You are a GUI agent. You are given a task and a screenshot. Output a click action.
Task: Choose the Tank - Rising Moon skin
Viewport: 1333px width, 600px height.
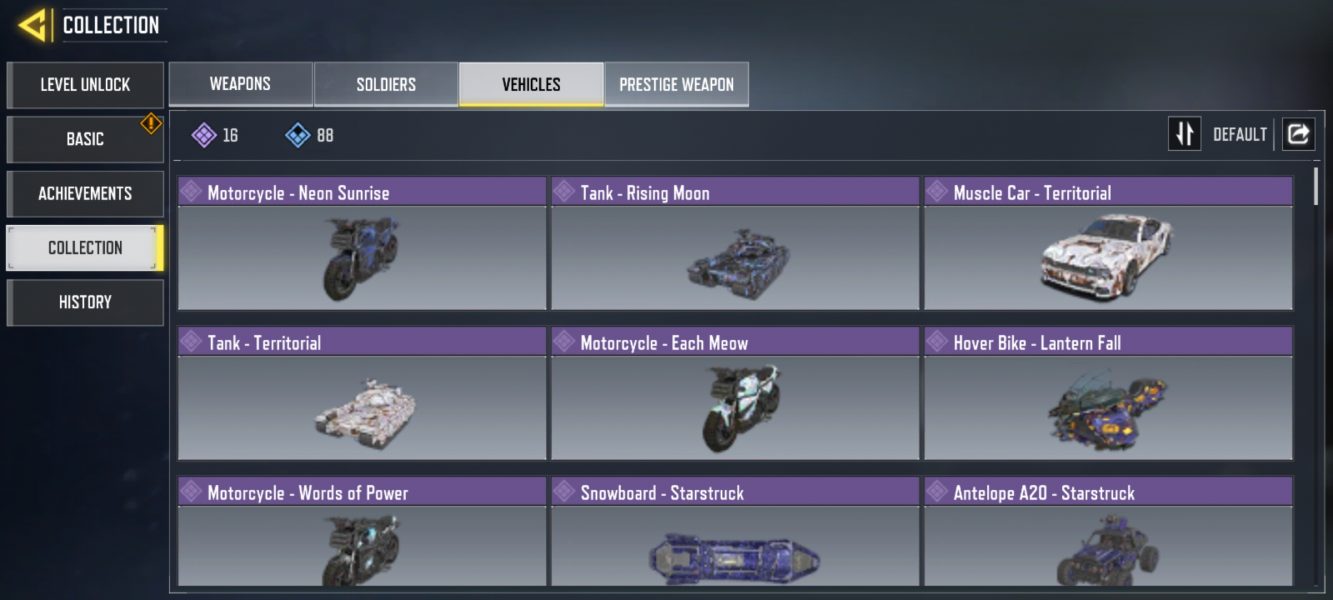pos(735,244)
